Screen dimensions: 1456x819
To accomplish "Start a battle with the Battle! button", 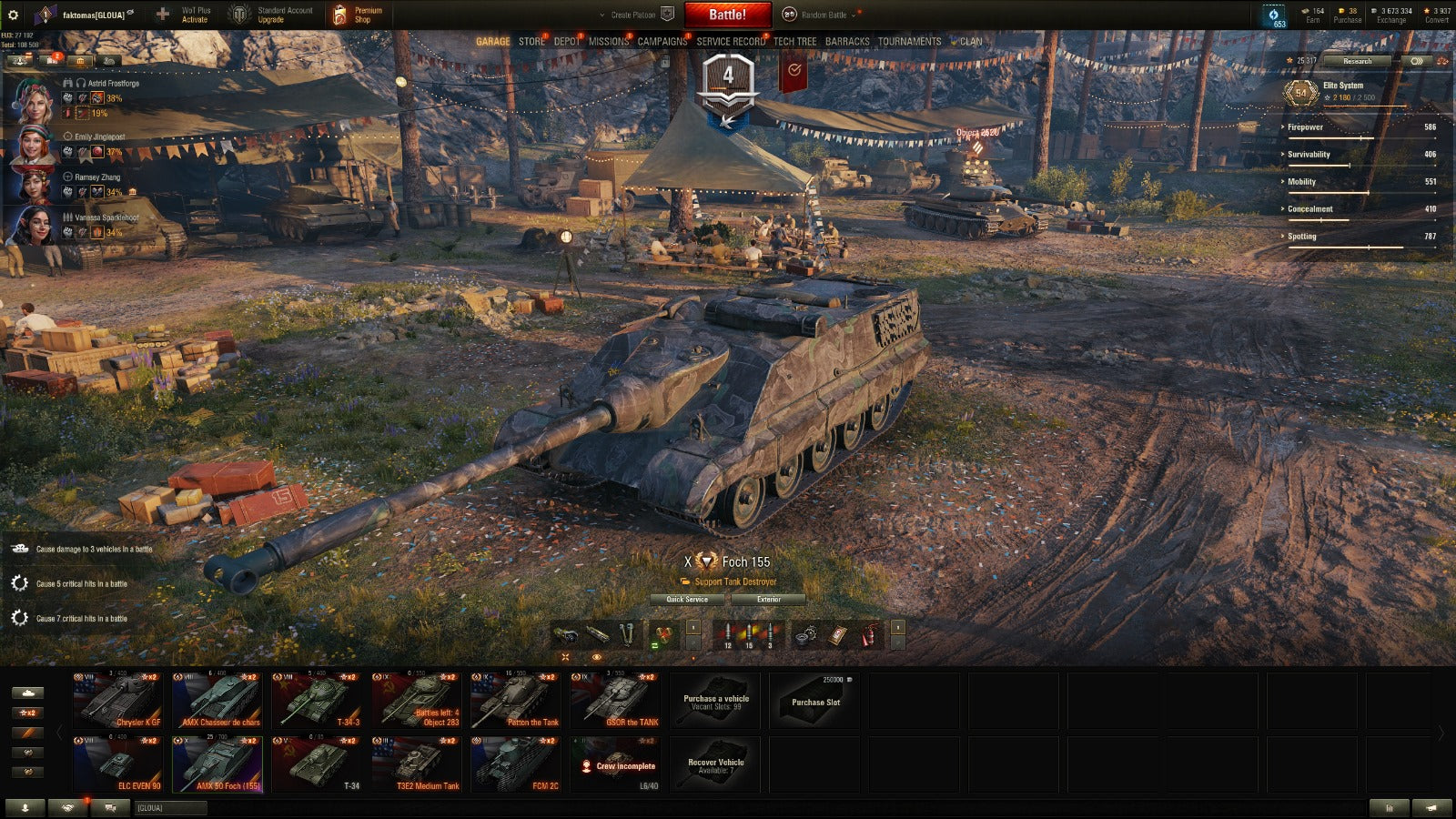I will [x=727, y=15].
